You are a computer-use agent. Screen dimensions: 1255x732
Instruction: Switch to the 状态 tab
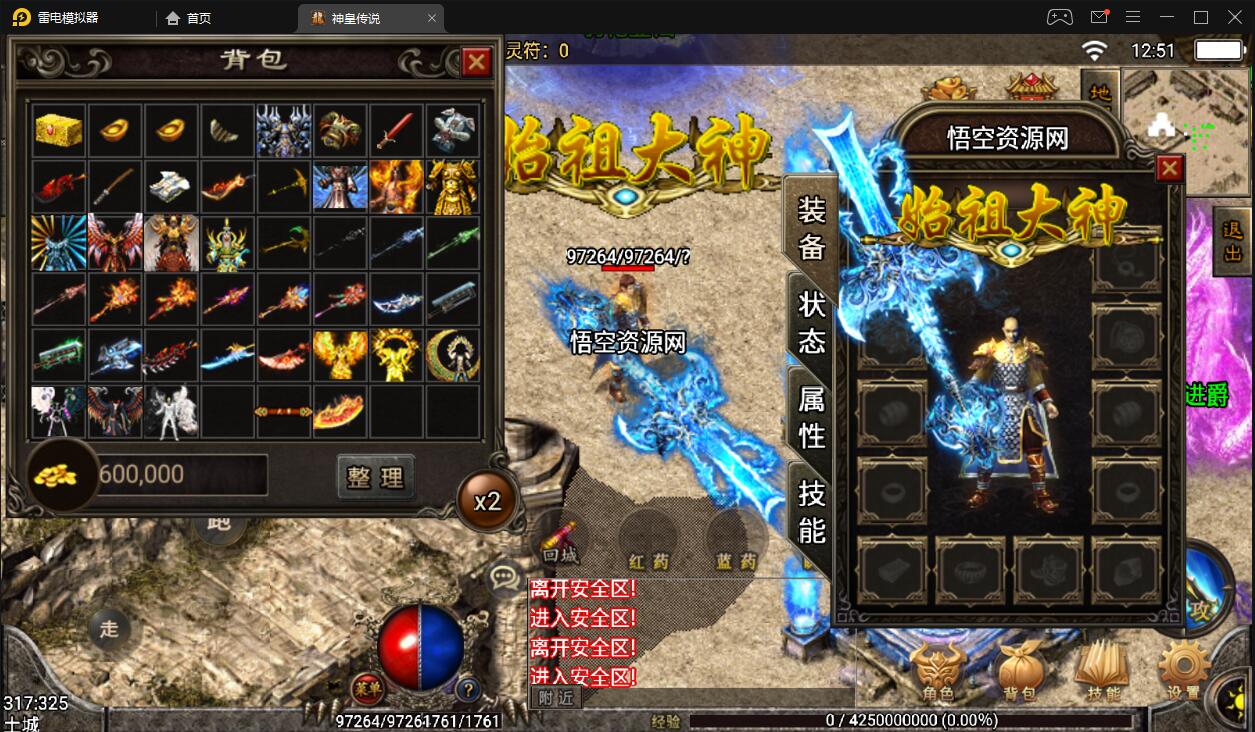811,322
